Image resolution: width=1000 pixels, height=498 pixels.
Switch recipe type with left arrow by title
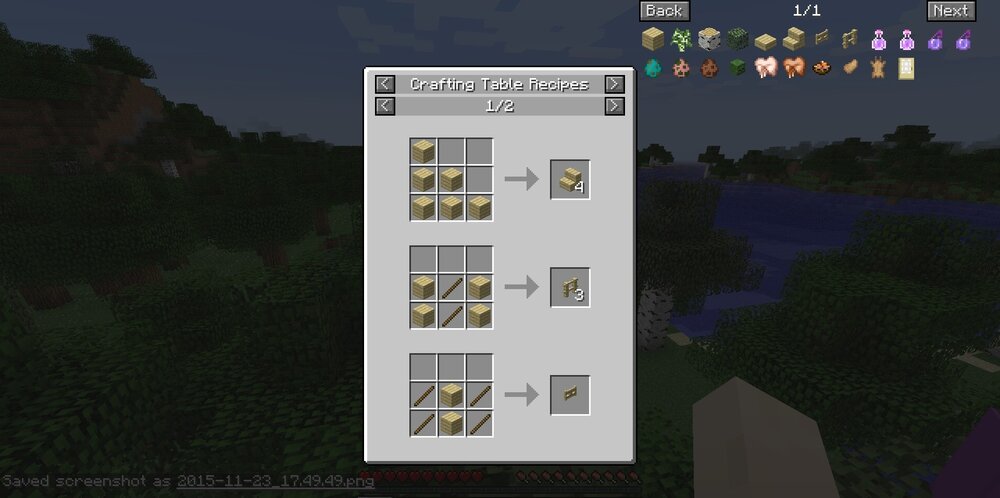(385, 85)
